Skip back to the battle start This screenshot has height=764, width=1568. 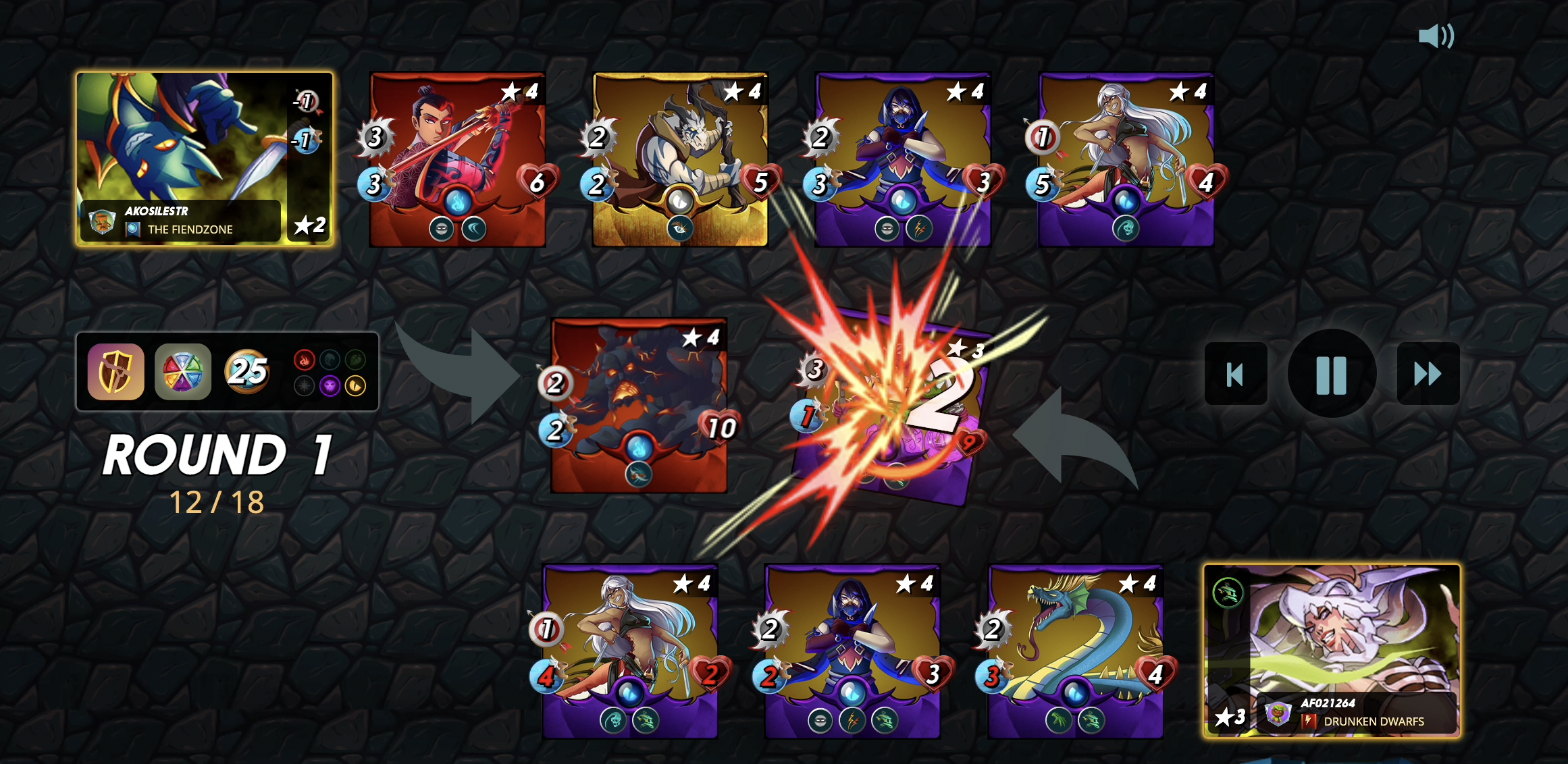pyautogui.click(x=1235, y=374)
